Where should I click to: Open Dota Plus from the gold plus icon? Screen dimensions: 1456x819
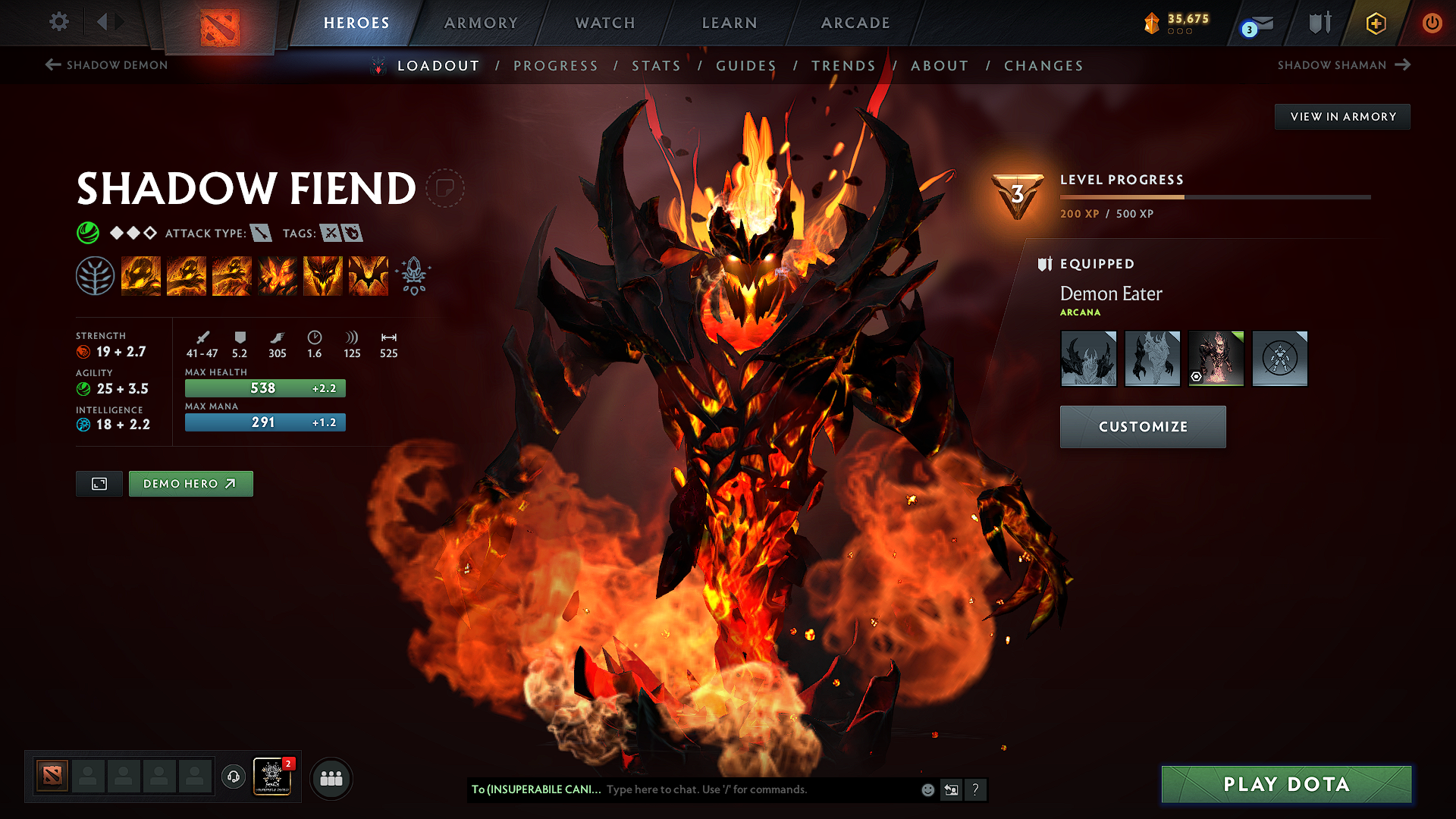click(1375, 24)
